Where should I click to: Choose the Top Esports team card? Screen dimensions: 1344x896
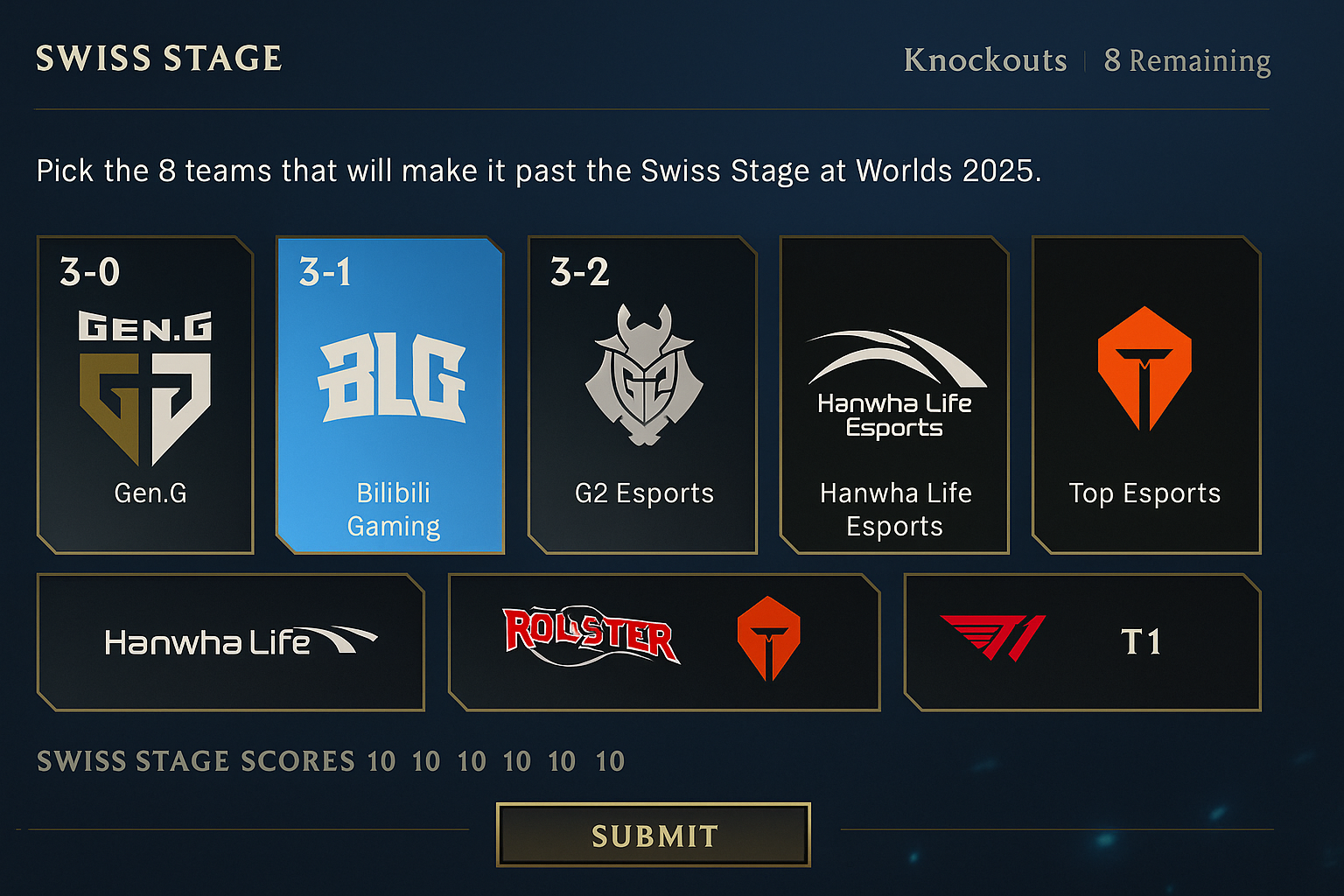click(x=1145, y=395)
